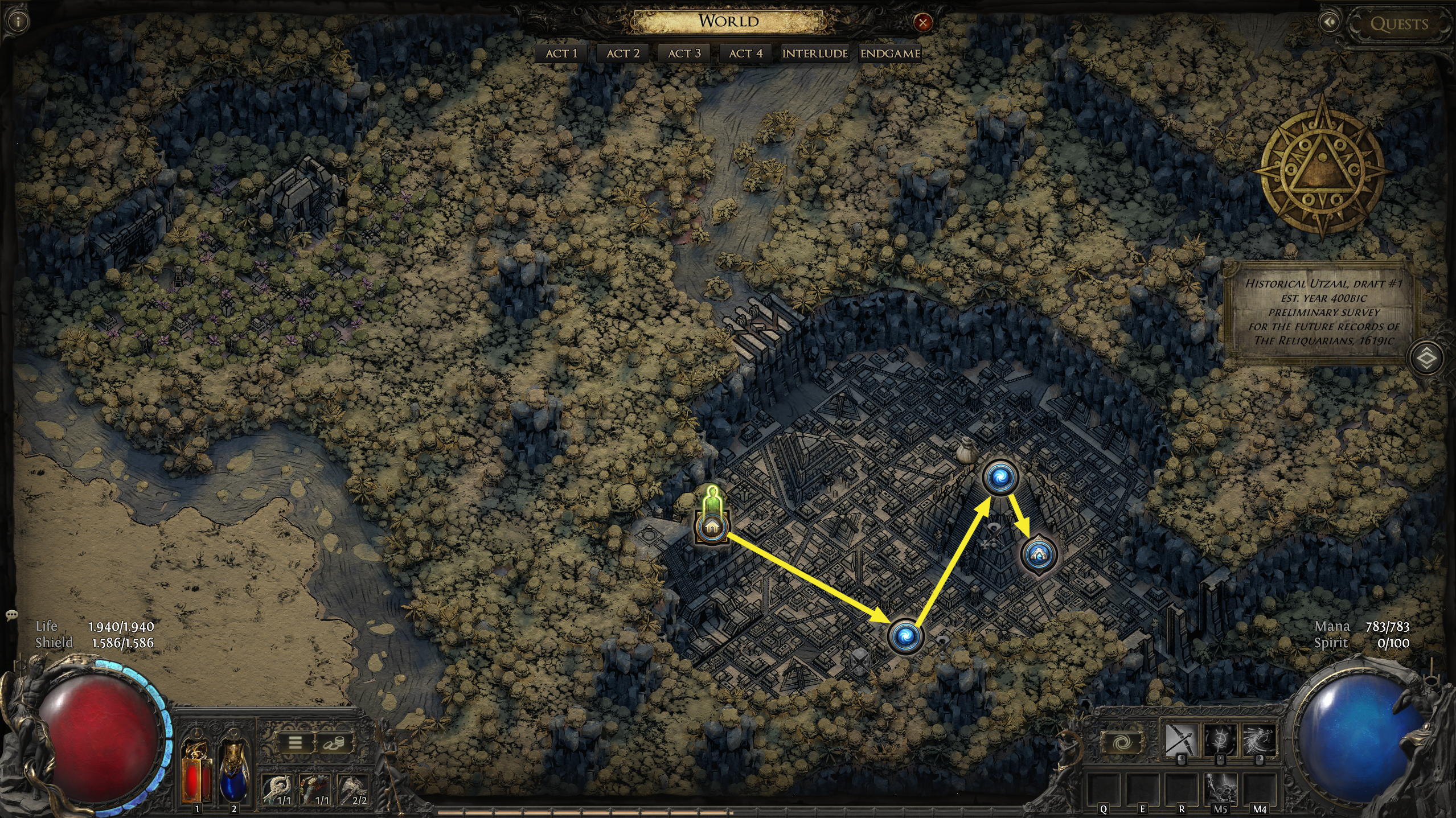Open the Endgame tab

coord(890,54)
